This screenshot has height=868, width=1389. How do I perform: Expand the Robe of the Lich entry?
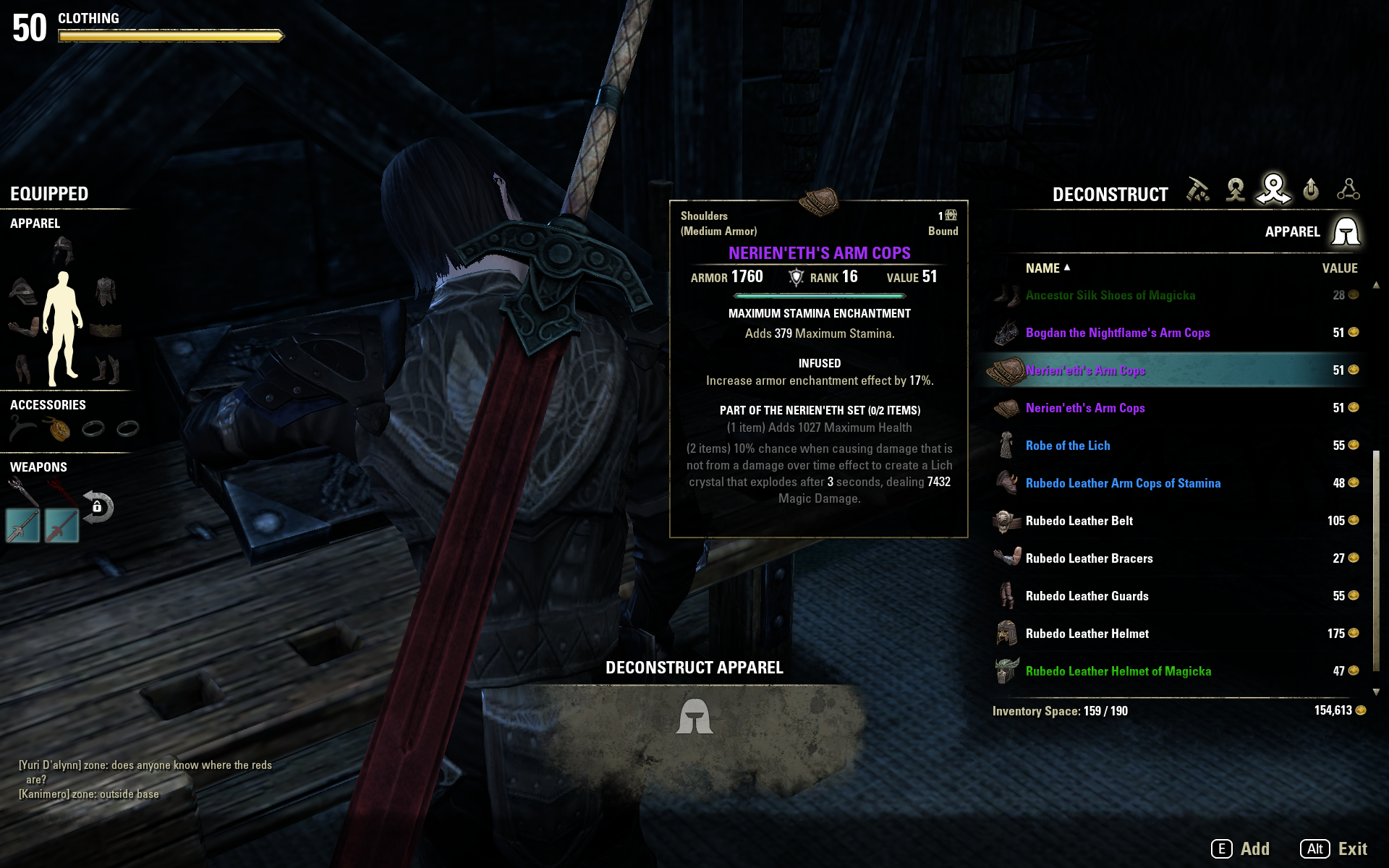click(x=1068, y=446)
